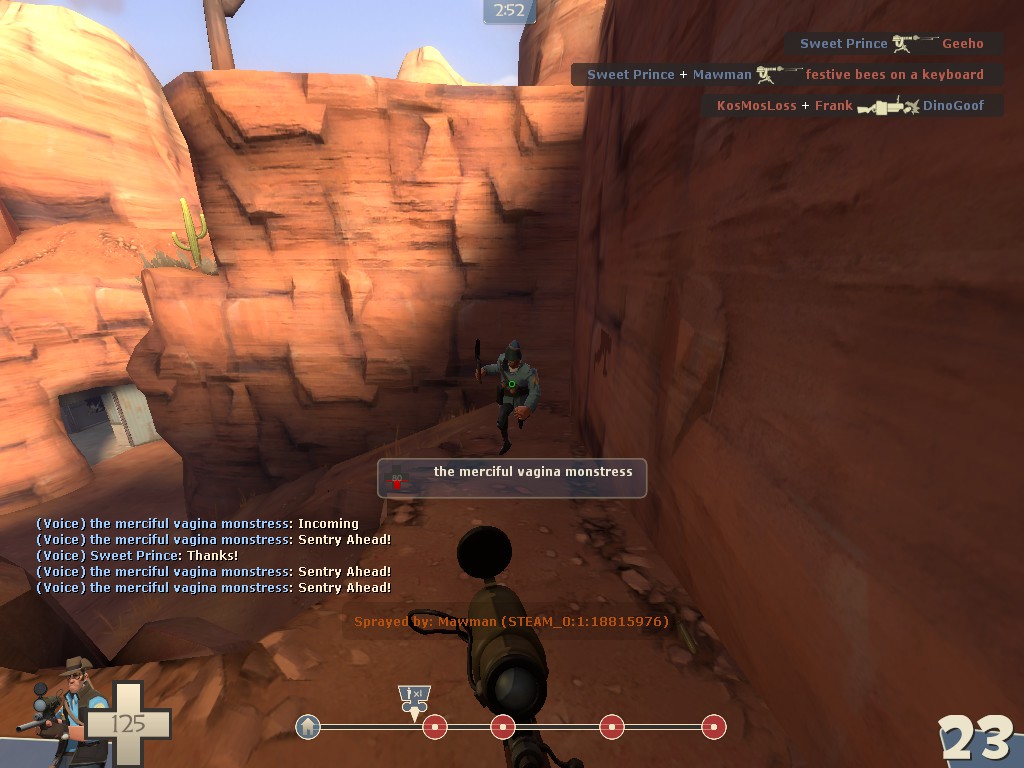The image size is (1024, 768).
Task: Select the Sweet Prince killed Geeho feed entry
Action: coord(892,44)
